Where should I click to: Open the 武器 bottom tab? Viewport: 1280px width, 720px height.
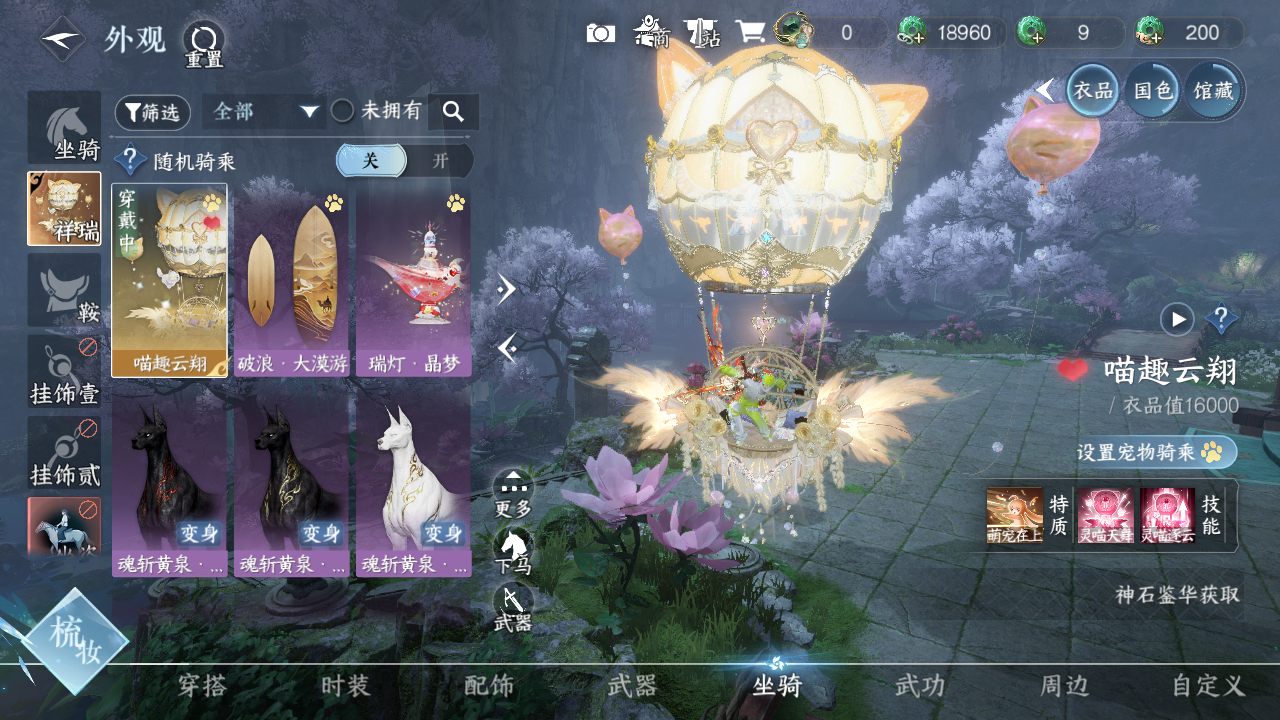tap(633, 686)
